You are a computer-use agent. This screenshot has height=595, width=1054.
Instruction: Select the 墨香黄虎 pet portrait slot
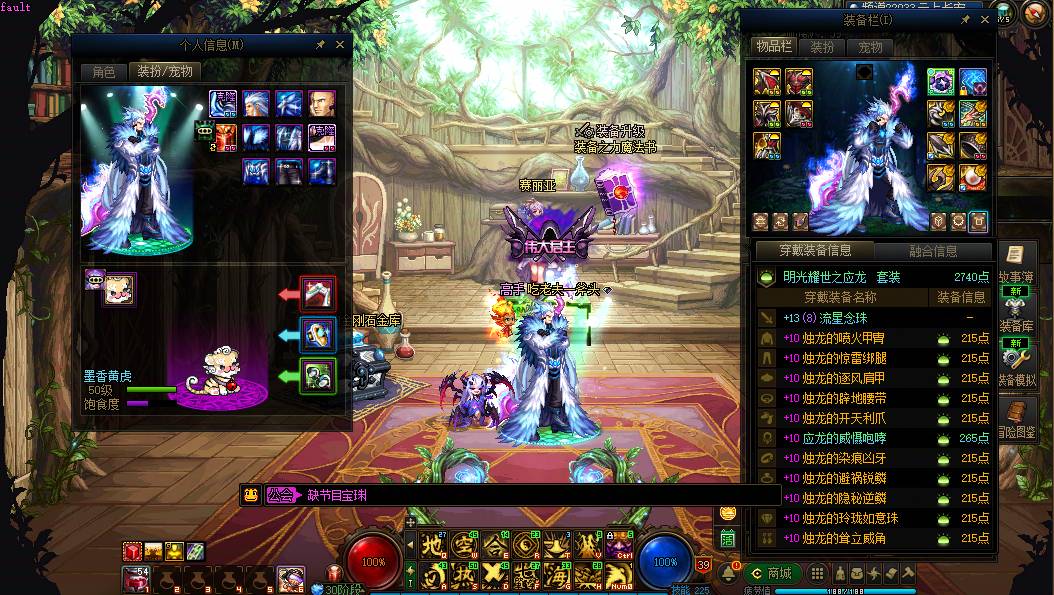[120, 288]
